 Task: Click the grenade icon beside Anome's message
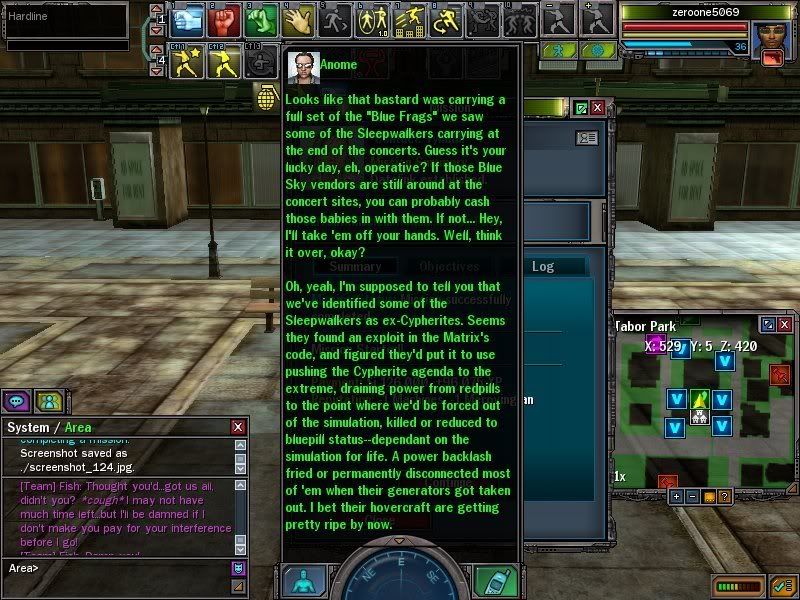[267, 100]
